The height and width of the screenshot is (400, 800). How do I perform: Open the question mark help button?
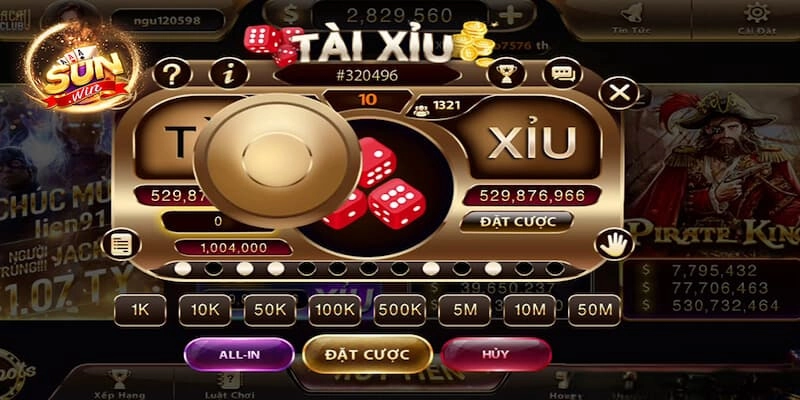point(172,73)
